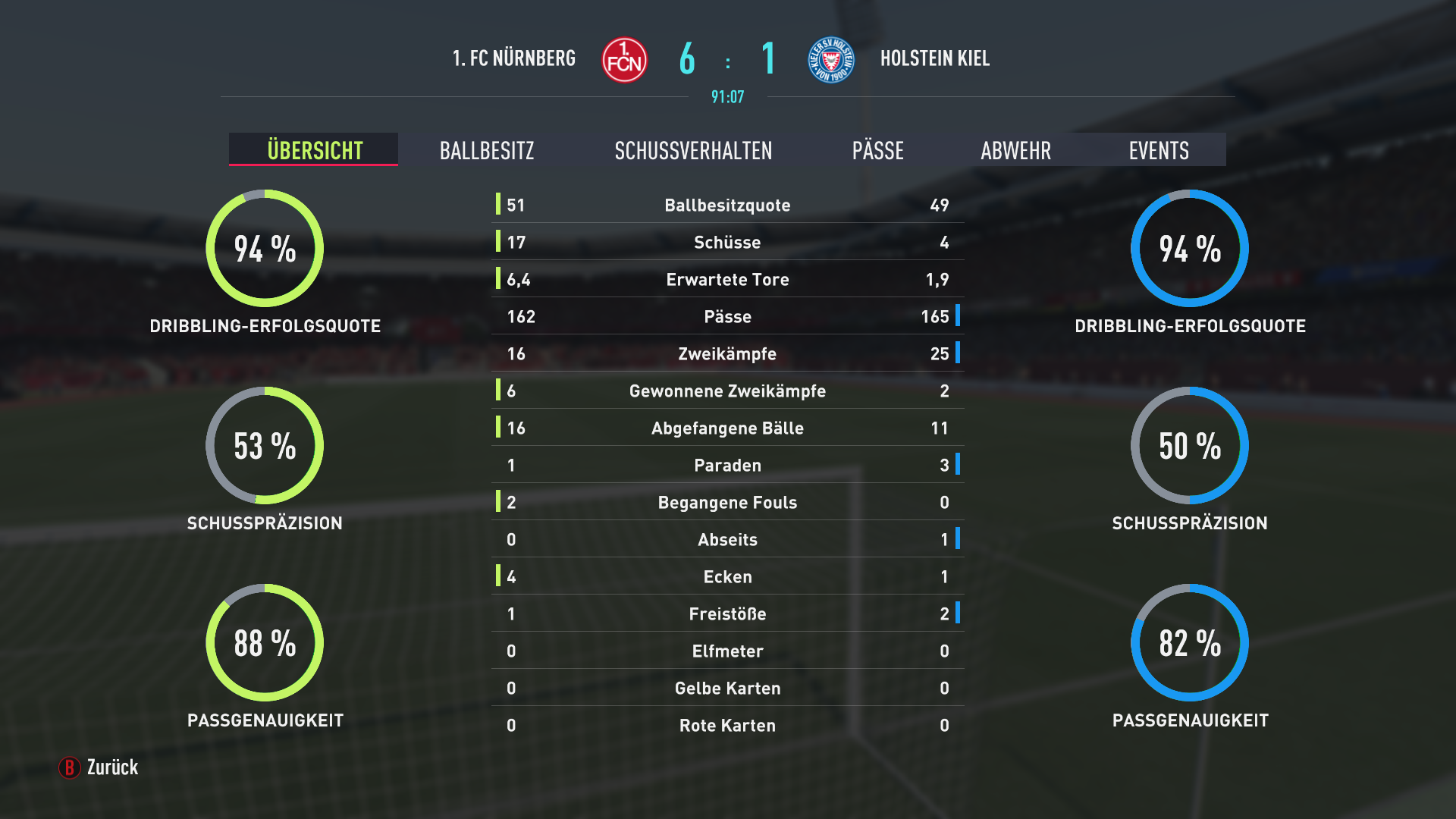Open the Events tab

click(x=1158, y=150)
